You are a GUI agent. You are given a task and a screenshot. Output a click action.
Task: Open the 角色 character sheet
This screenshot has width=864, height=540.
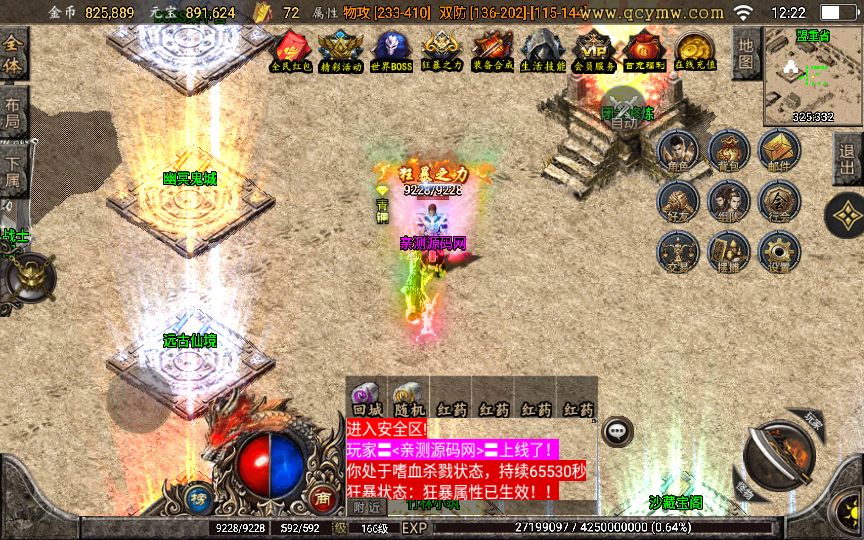tap(678, 152)
